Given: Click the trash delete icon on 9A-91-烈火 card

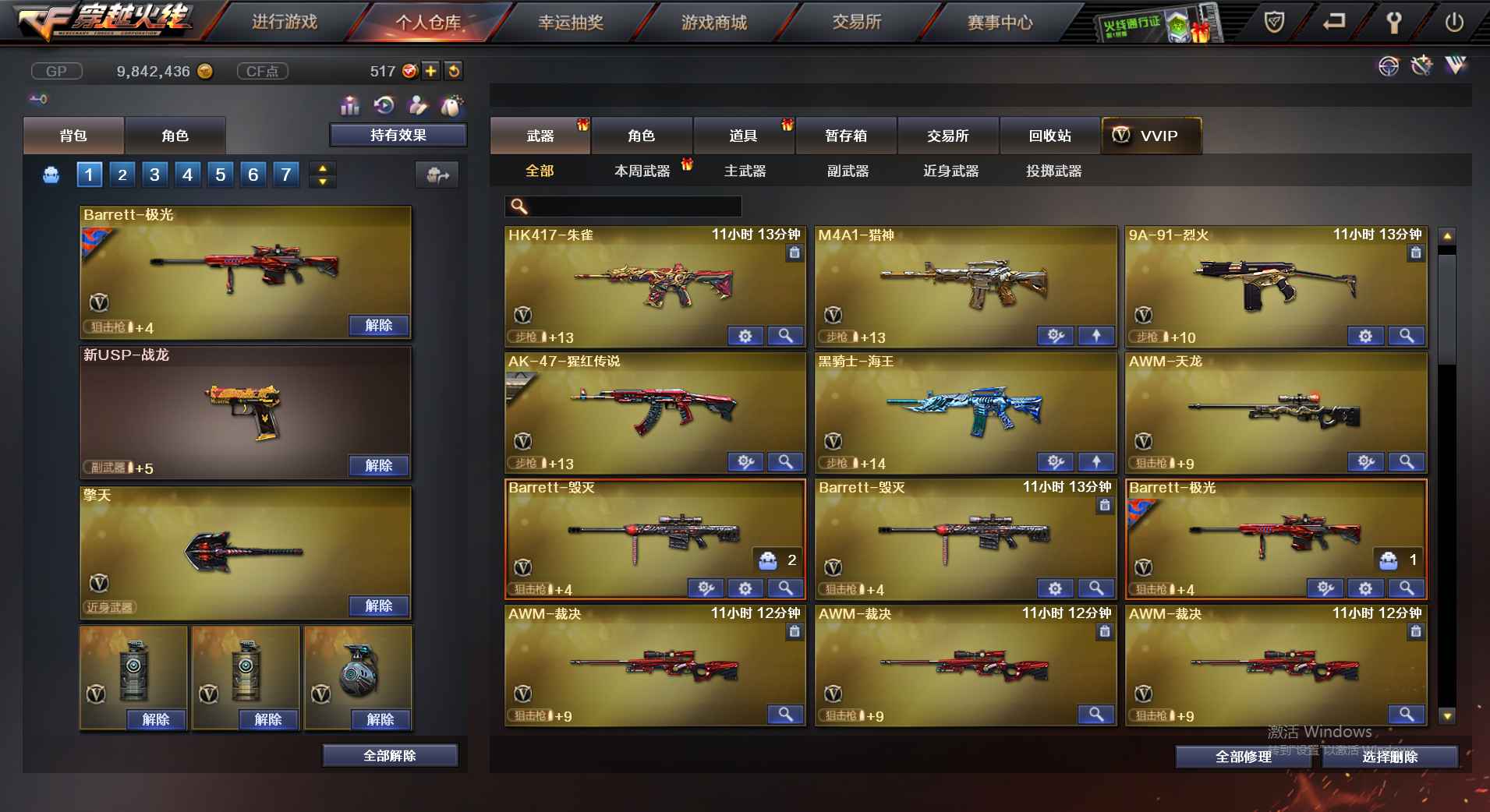Looking at the screenshot, I should click(x=1415, y=252).
